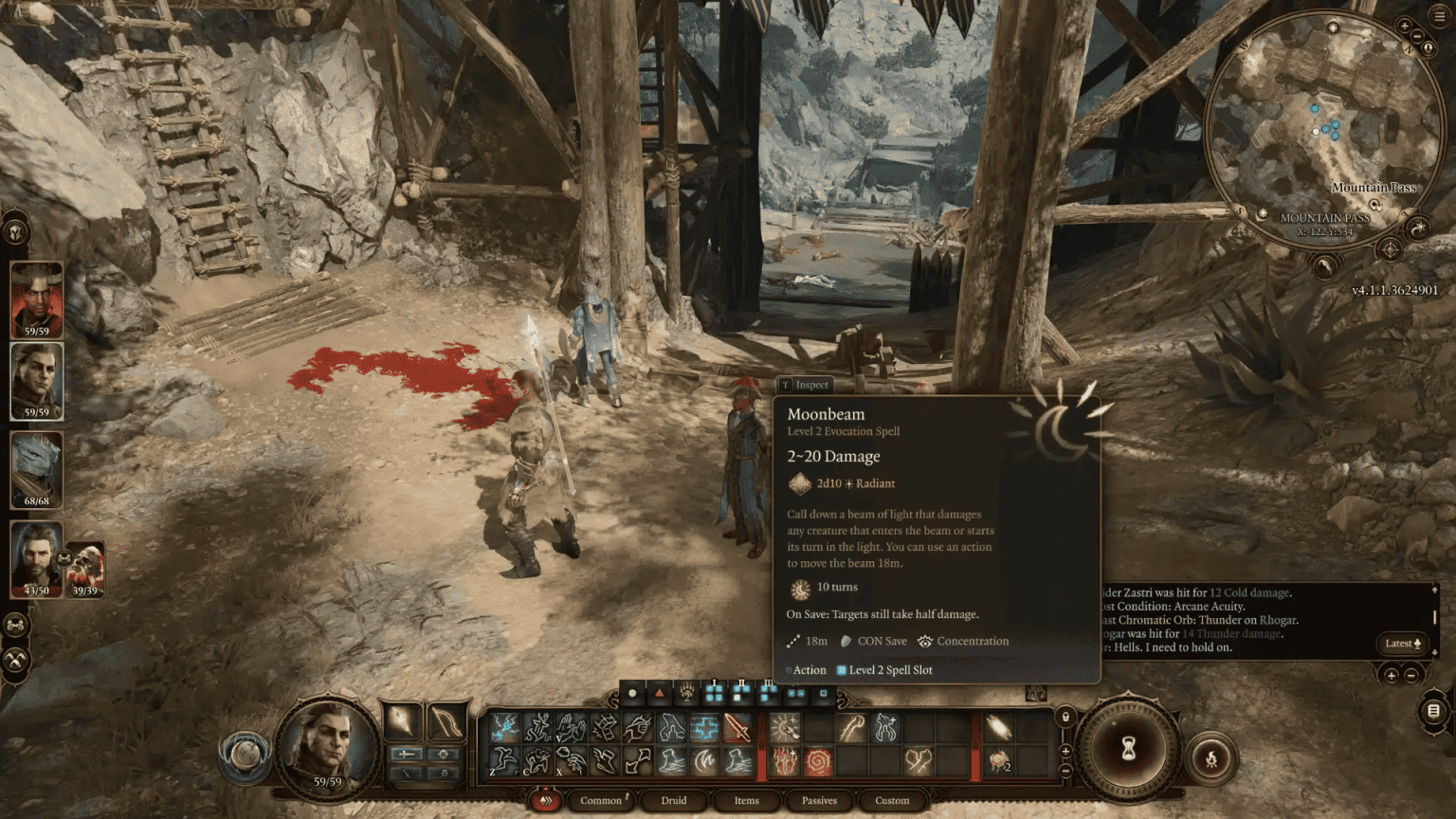Open the Passives tab

(x=818, y=801)
